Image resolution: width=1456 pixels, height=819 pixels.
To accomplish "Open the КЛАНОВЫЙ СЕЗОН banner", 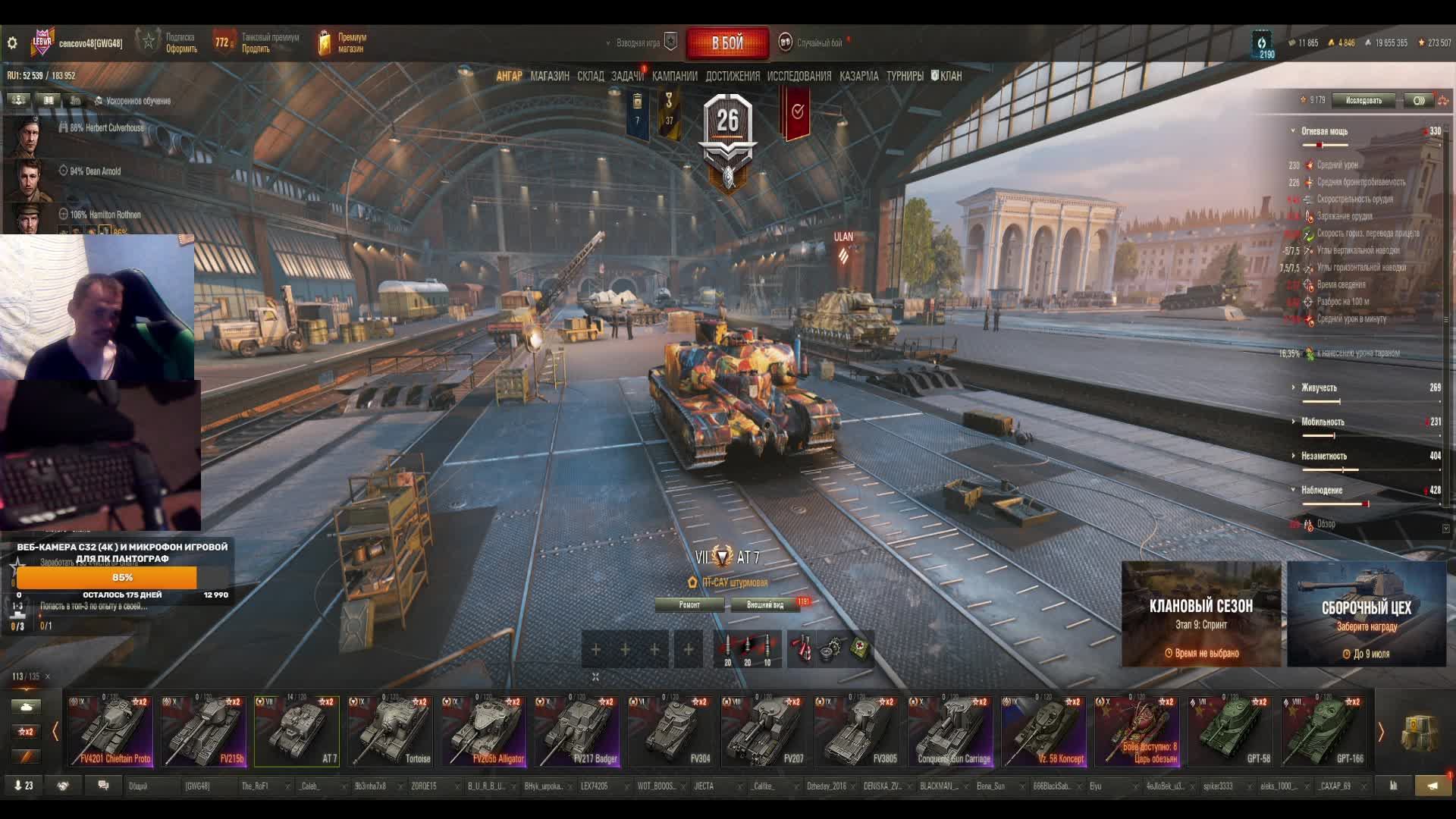I will point(1200,614).
